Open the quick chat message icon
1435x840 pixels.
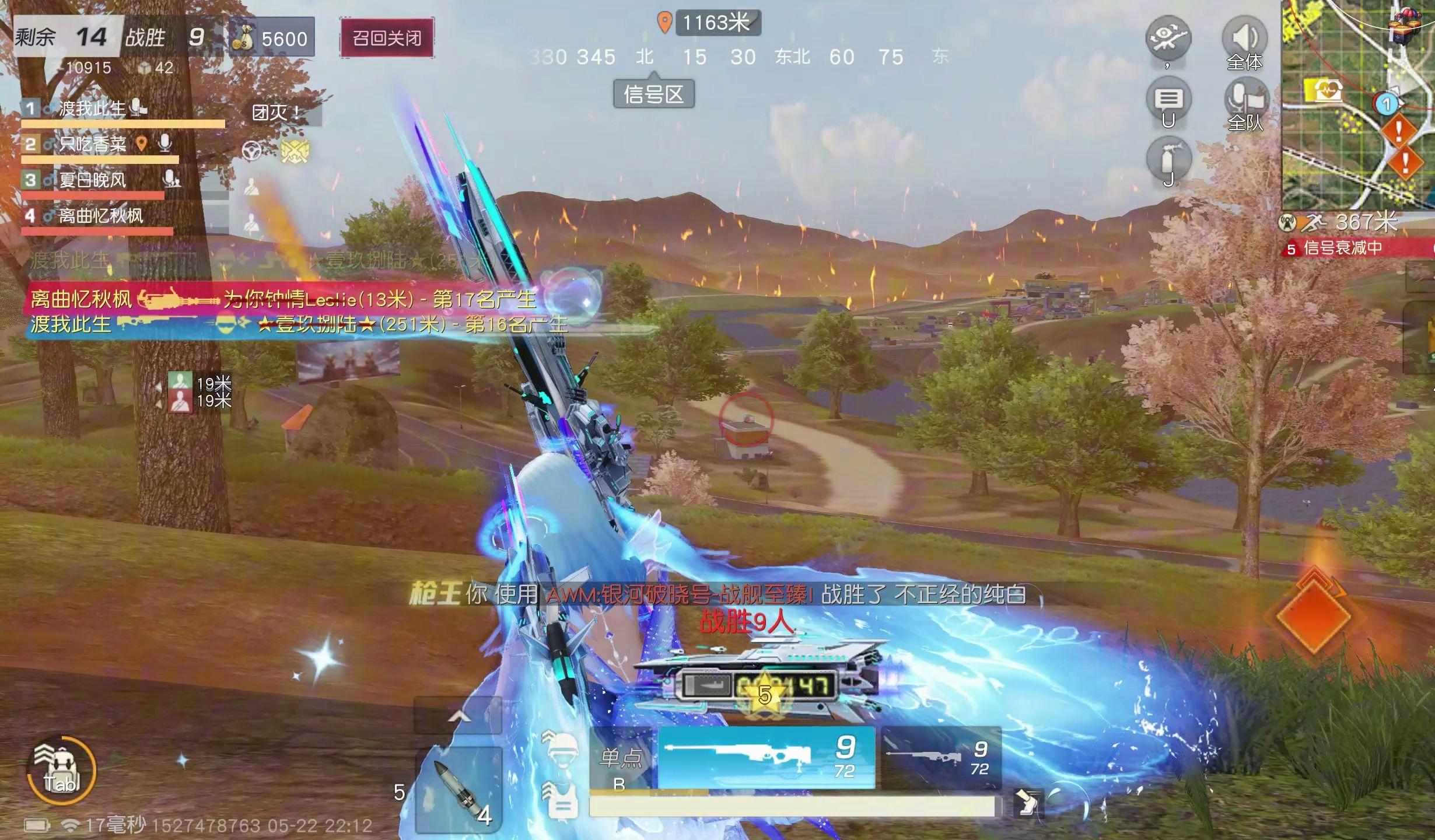tap(1168, 100)
